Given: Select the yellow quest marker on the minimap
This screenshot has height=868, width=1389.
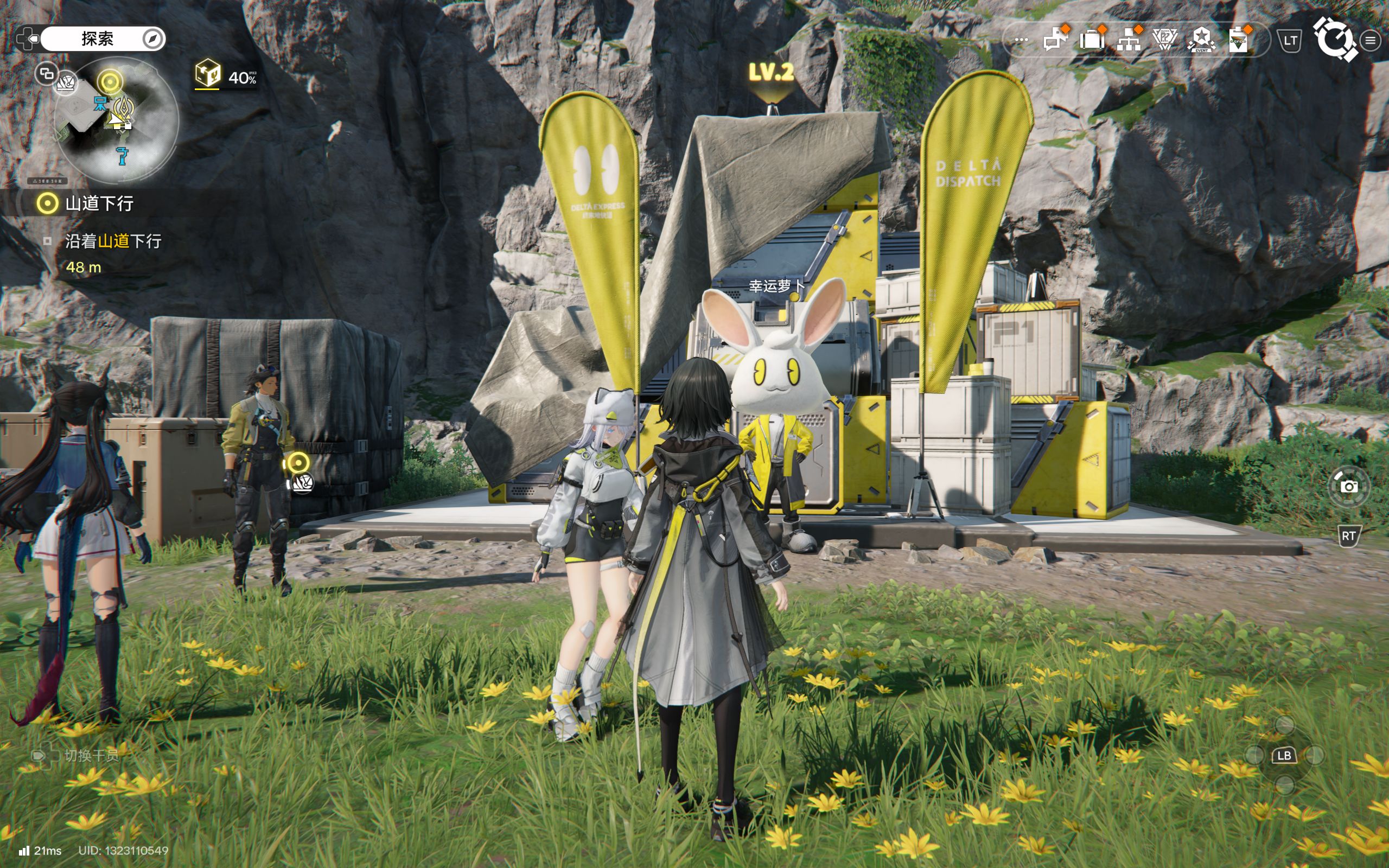Looking at the screenshot, I should 110,82.
